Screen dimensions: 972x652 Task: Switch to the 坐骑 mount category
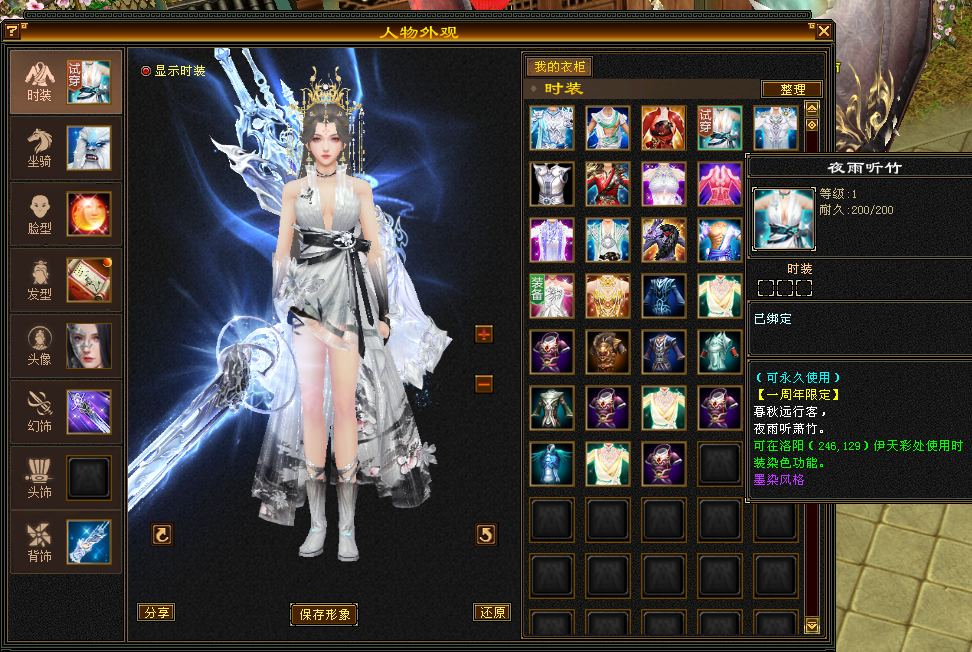(x=66, y=148)
